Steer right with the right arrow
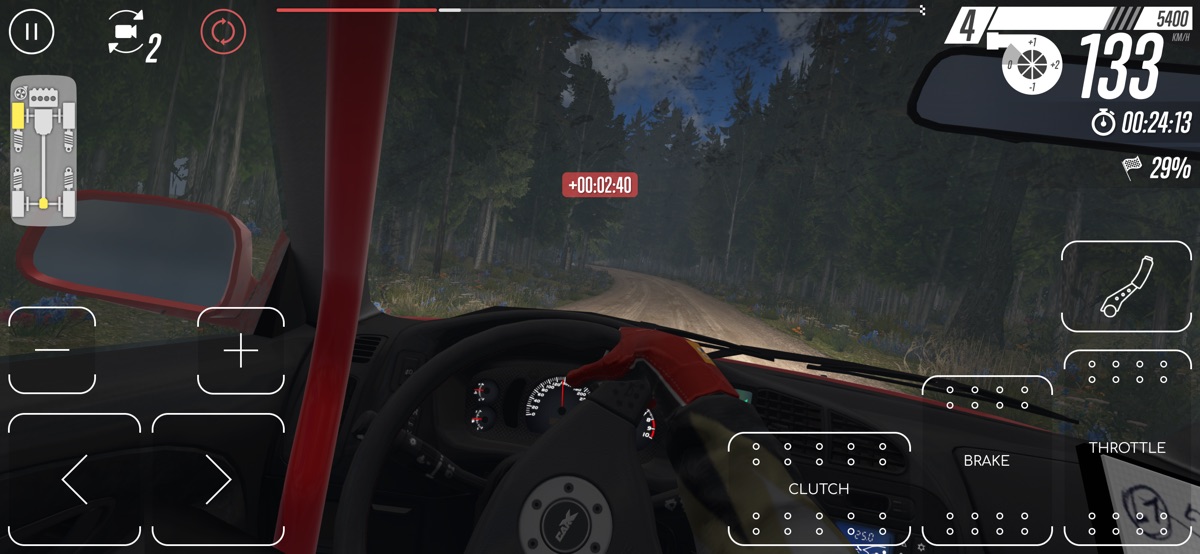Screen dimensions: 1200x554 tap(218, 480)
